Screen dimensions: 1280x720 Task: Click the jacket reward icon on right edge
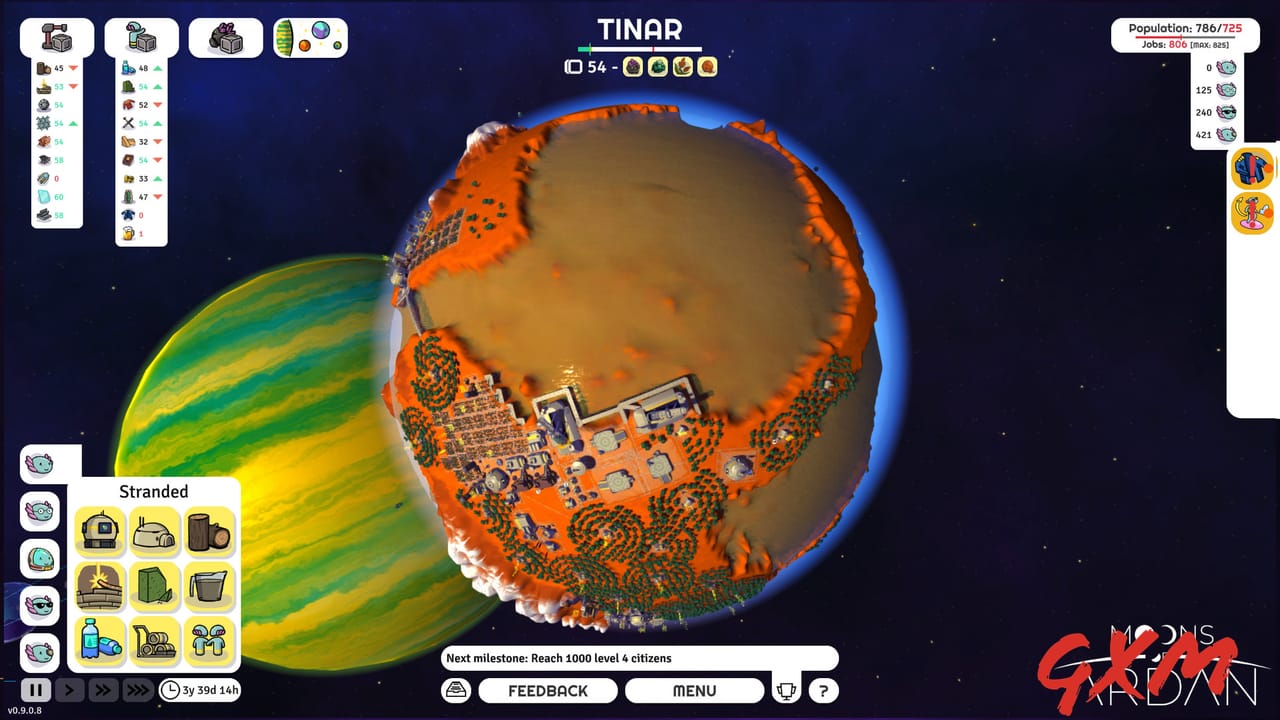tap(1253, 169)
